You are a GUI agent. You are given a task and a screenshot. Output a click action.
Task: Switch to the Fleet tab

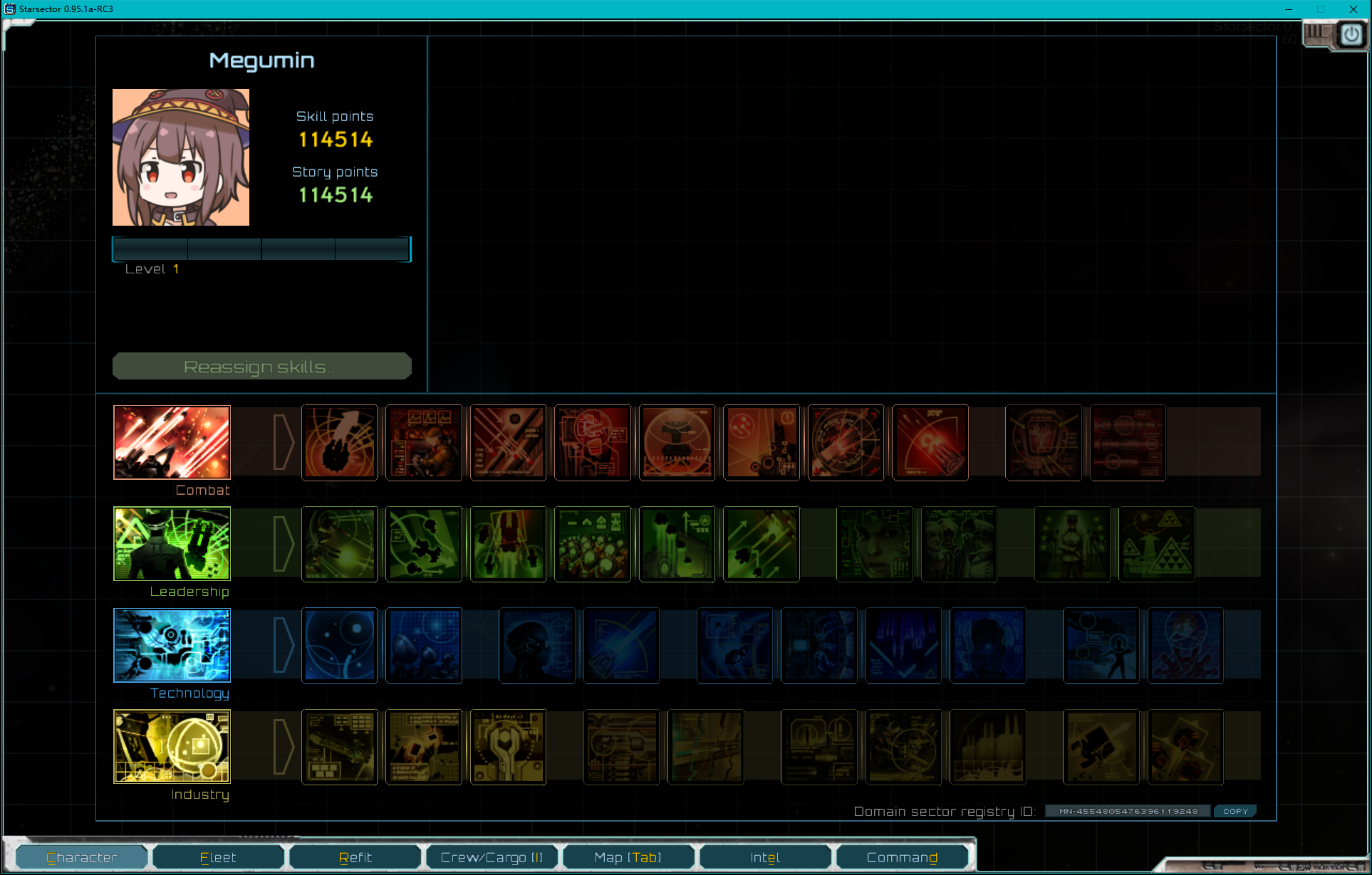point(218,856)
